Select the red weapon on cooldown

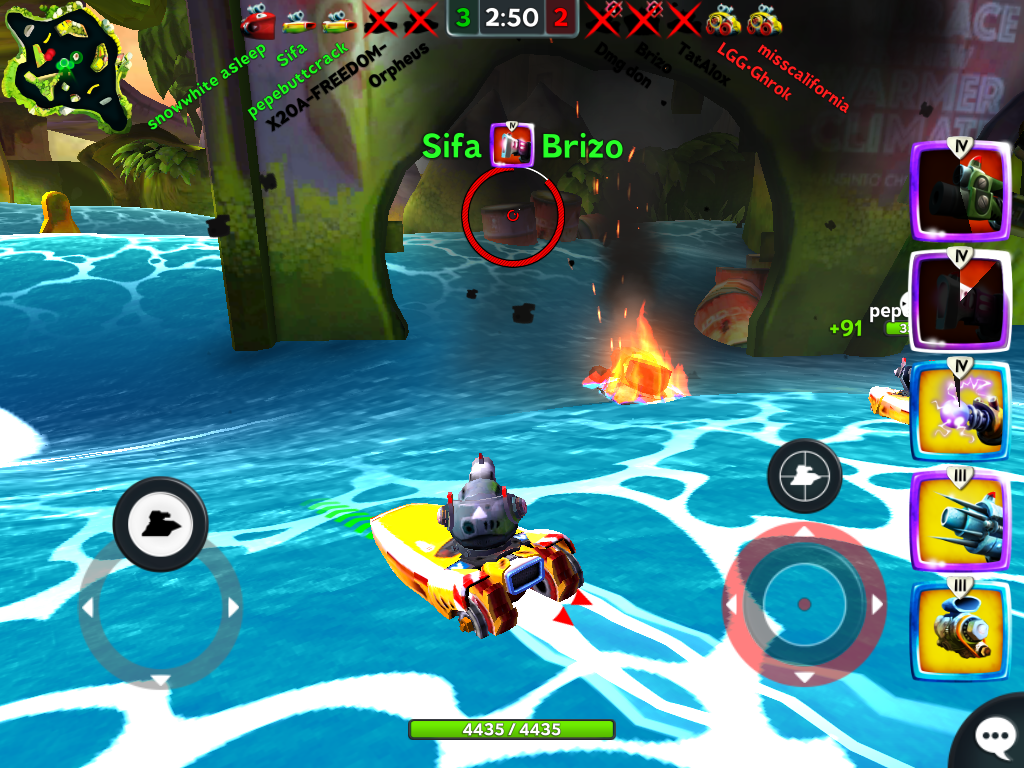[960, 300]
